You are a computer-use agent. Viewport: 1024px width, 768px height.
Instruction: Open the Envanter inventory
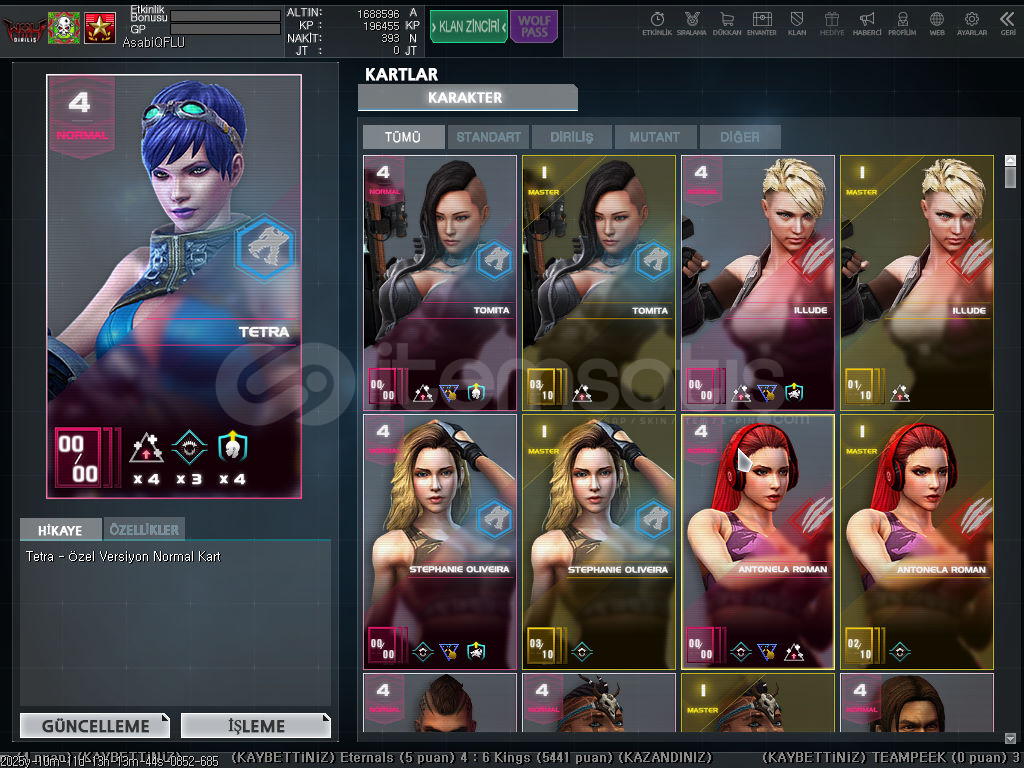(x=762, y=23)
